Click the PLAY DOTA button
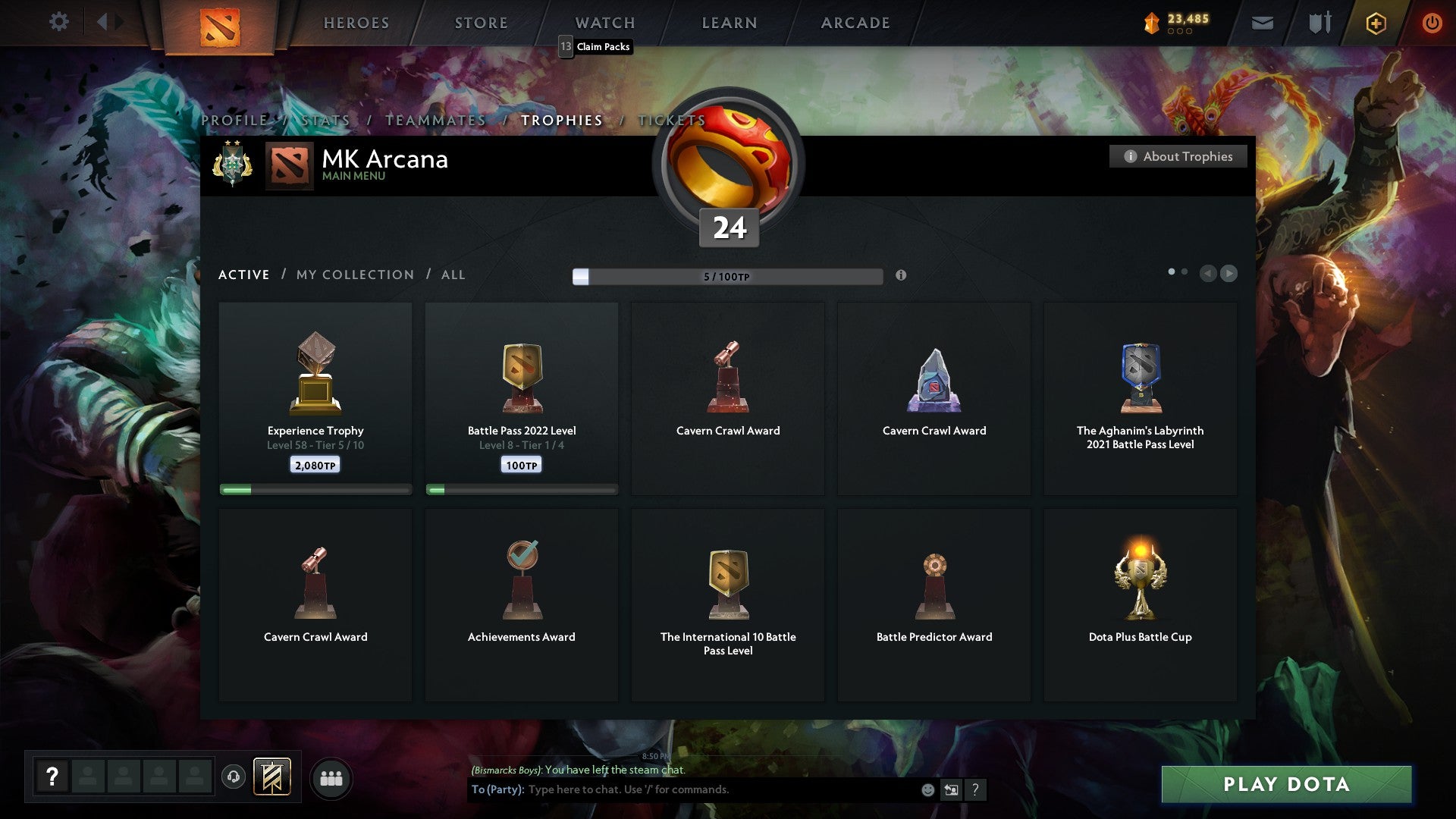This screenshot has width=1456, height=819. click(x=1284, y=785)
